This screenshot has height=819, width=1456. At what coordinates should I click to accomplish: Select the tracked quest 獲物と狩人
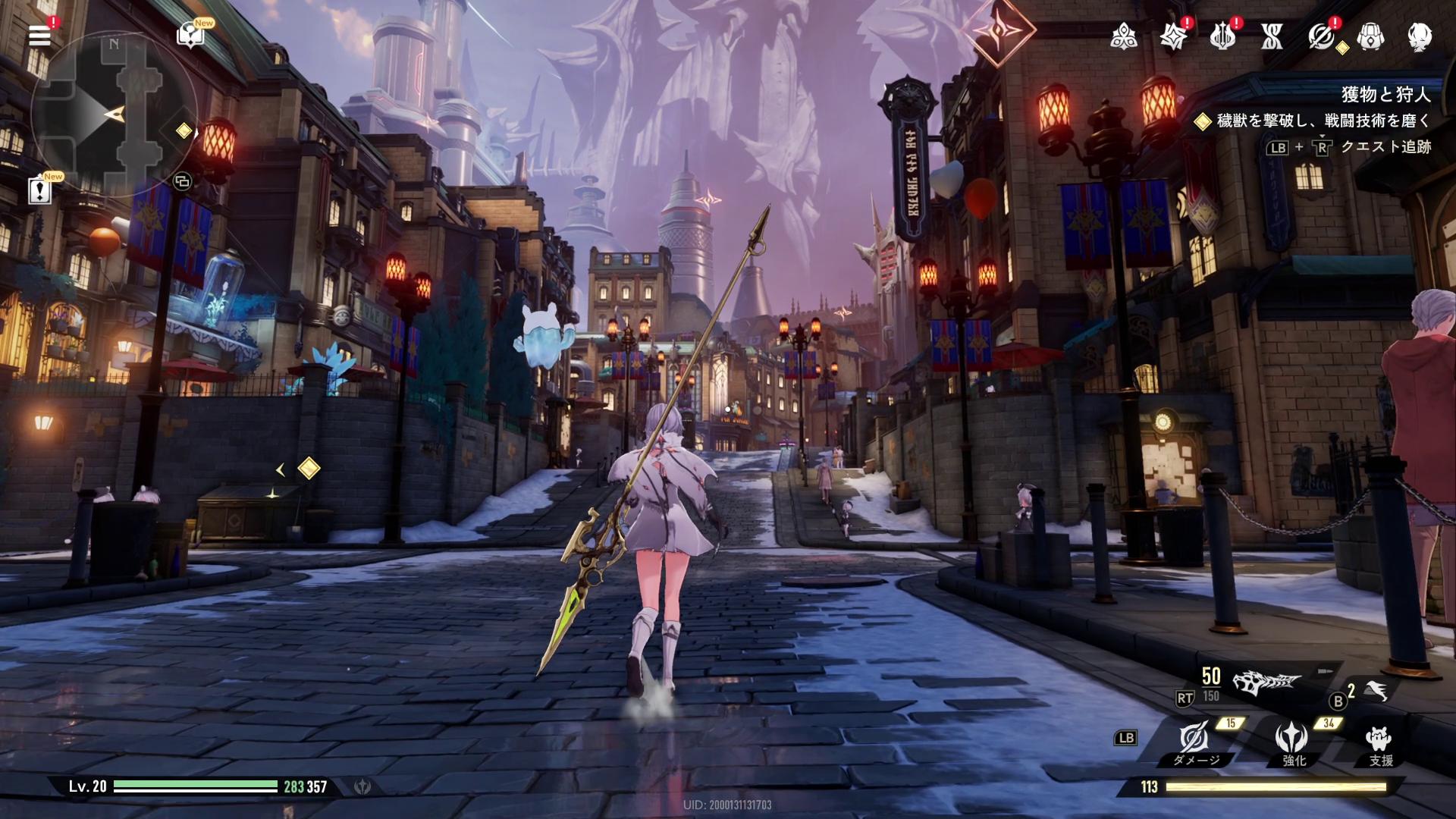pyautogui.click(x=1385, y=95)
